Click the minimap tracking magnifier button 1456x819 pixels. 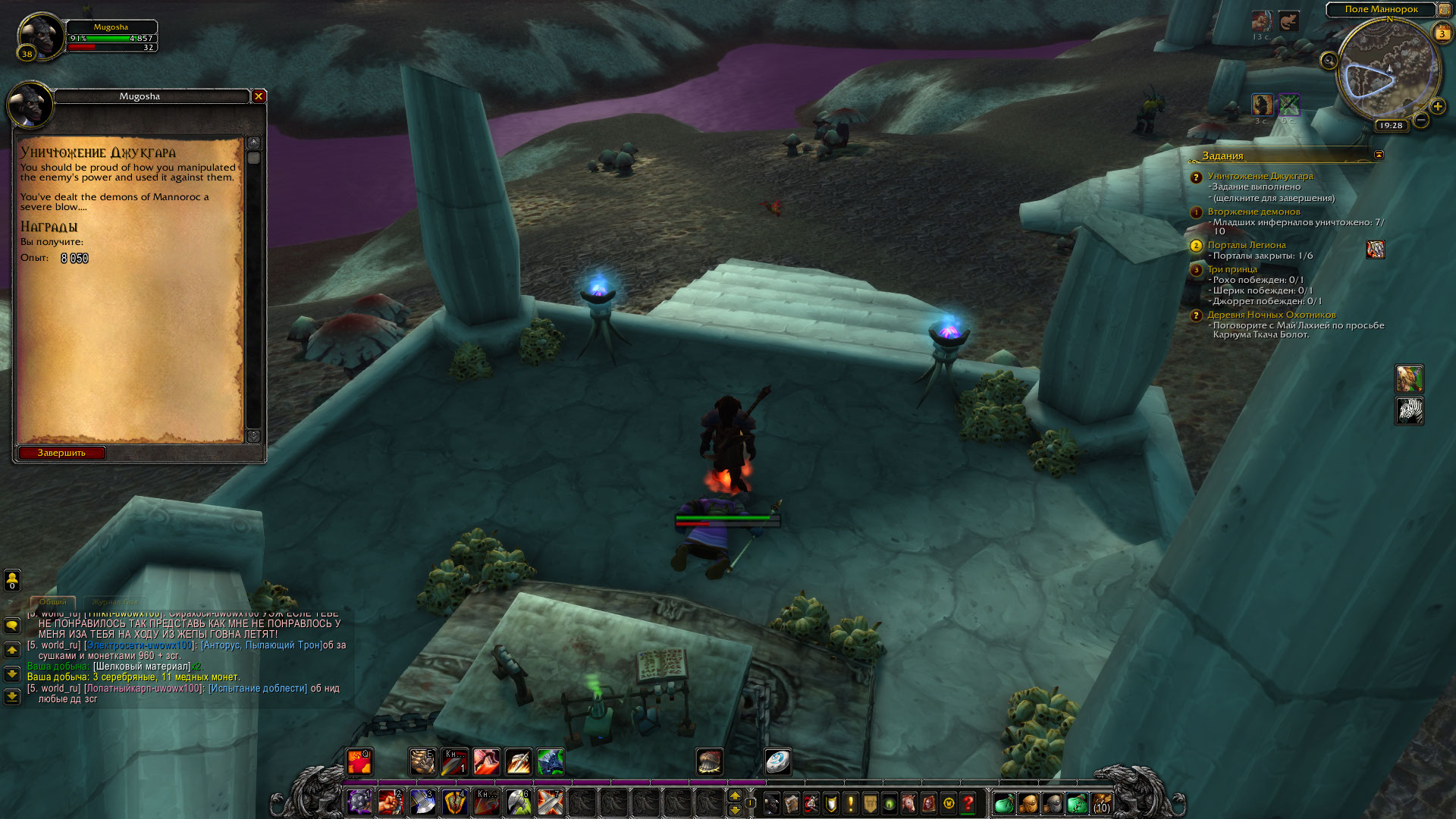[1328, 61]
